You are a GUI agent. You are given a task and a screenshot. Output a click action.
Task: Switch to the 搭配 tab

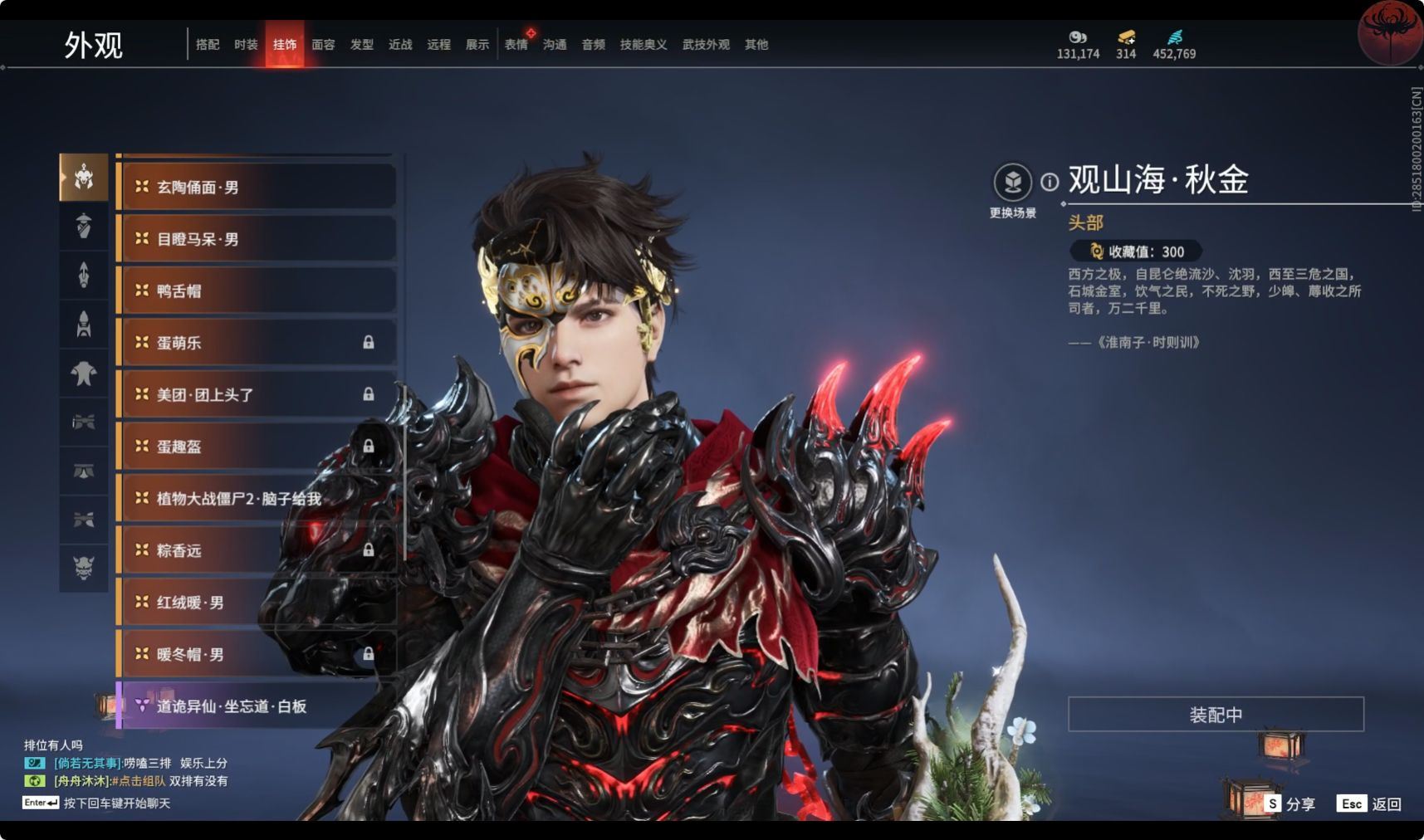point(208,45)
